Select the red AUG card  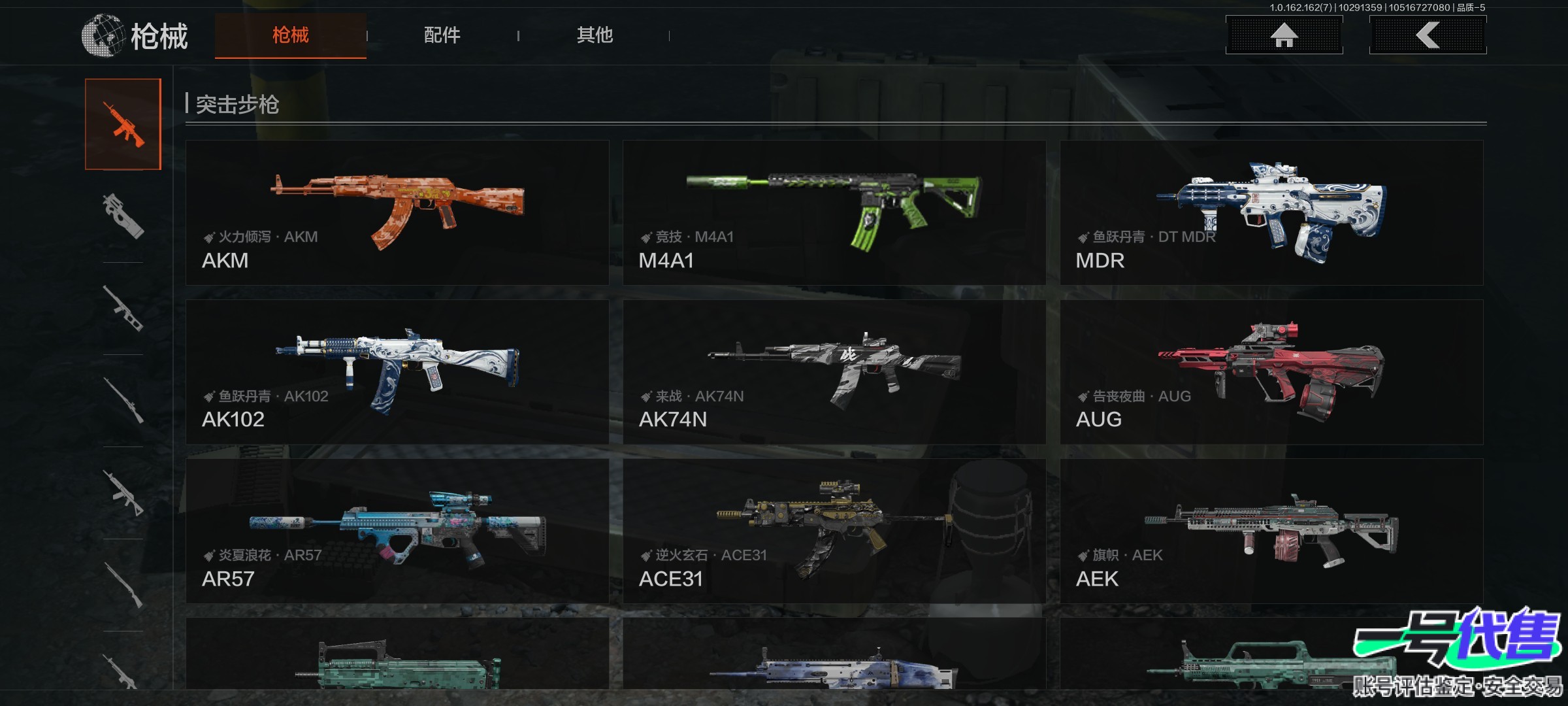[x=1271, y=372]
